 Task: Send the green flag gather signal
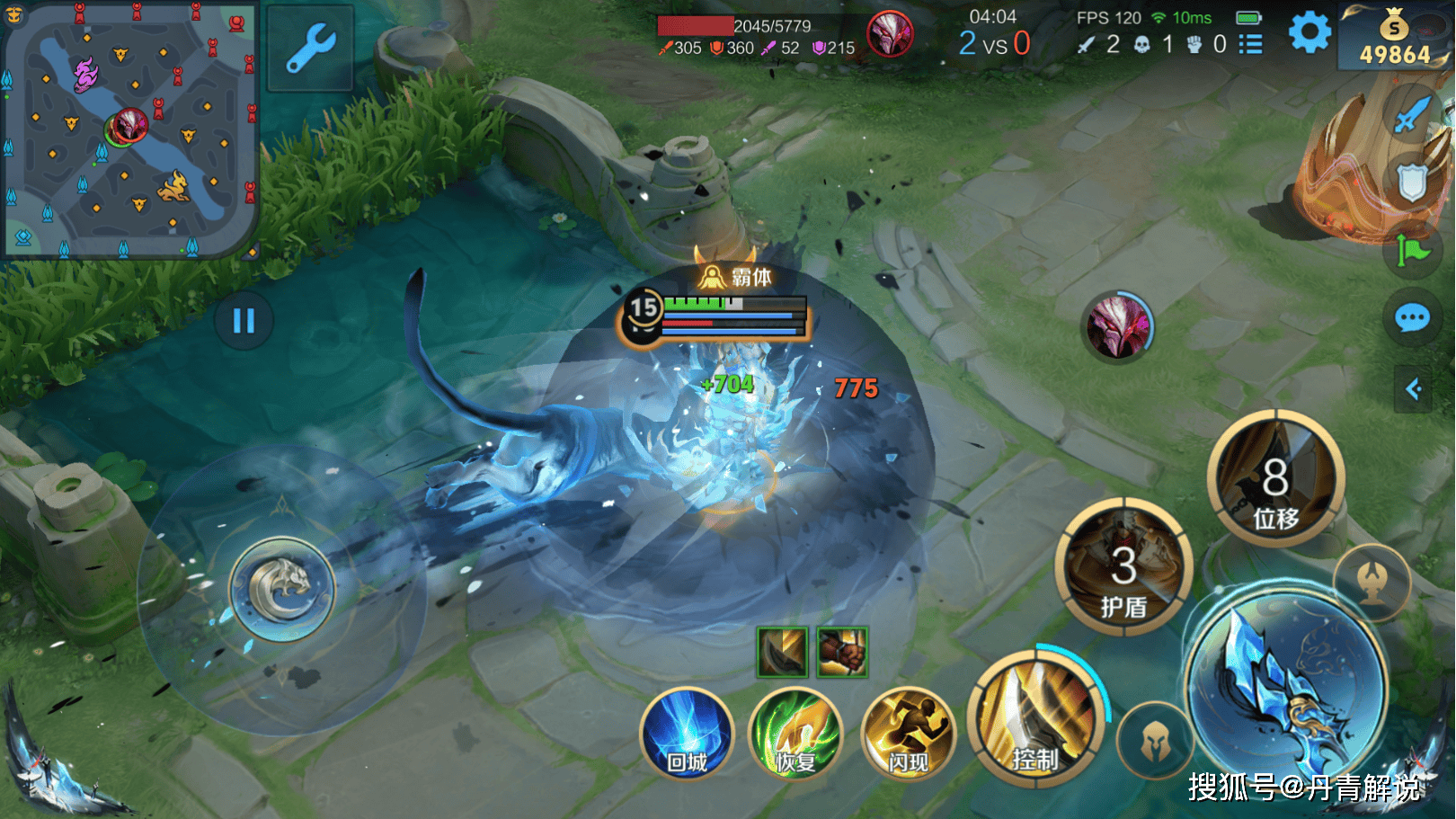[1412, 251]
